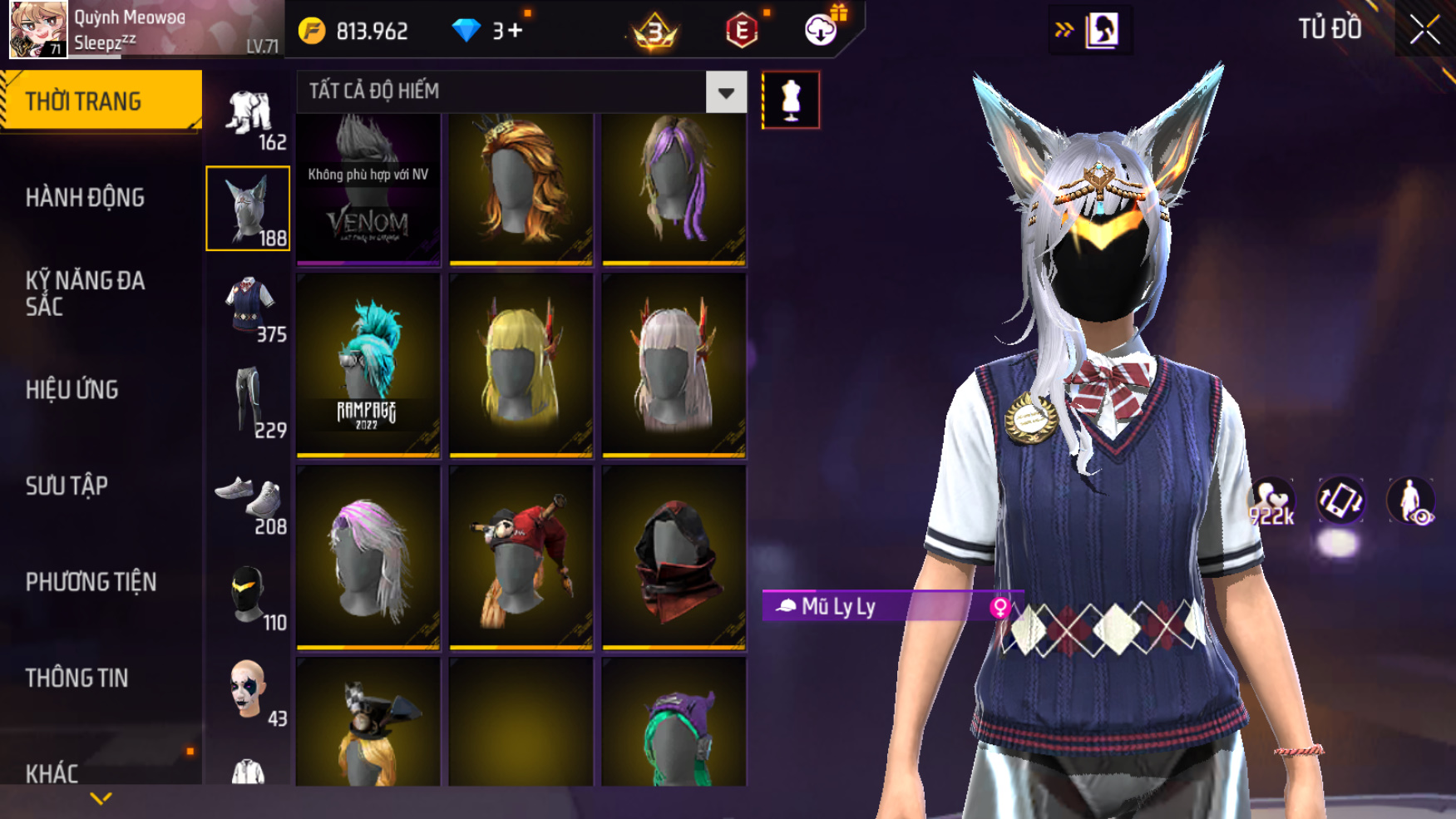Open the face paint category with 43 items
This screenshot has height=819, width=1456.
[x=248, y=690]
